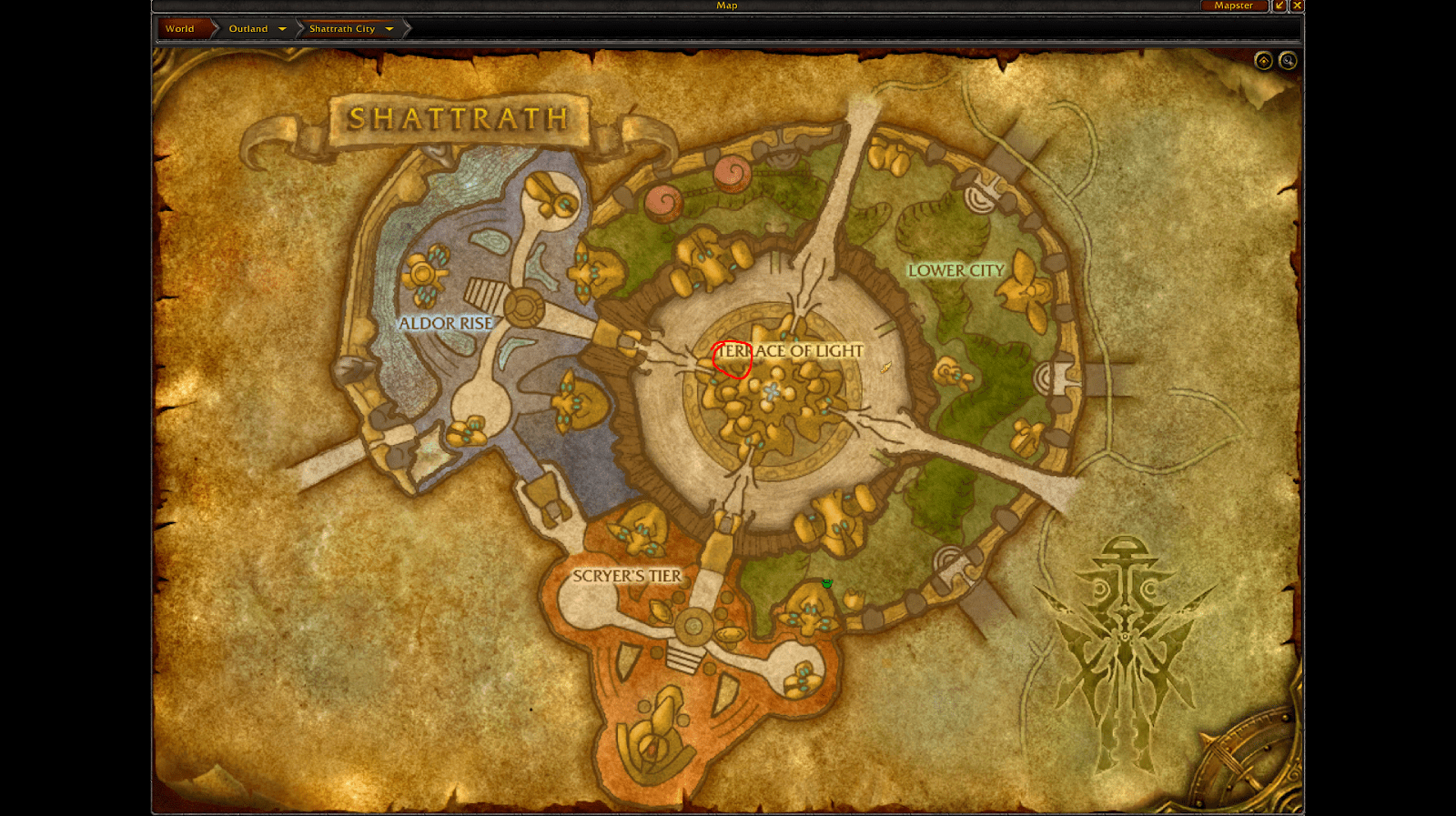
Task: Switch to the World map breadcrumb
Action: pos(179,28)
